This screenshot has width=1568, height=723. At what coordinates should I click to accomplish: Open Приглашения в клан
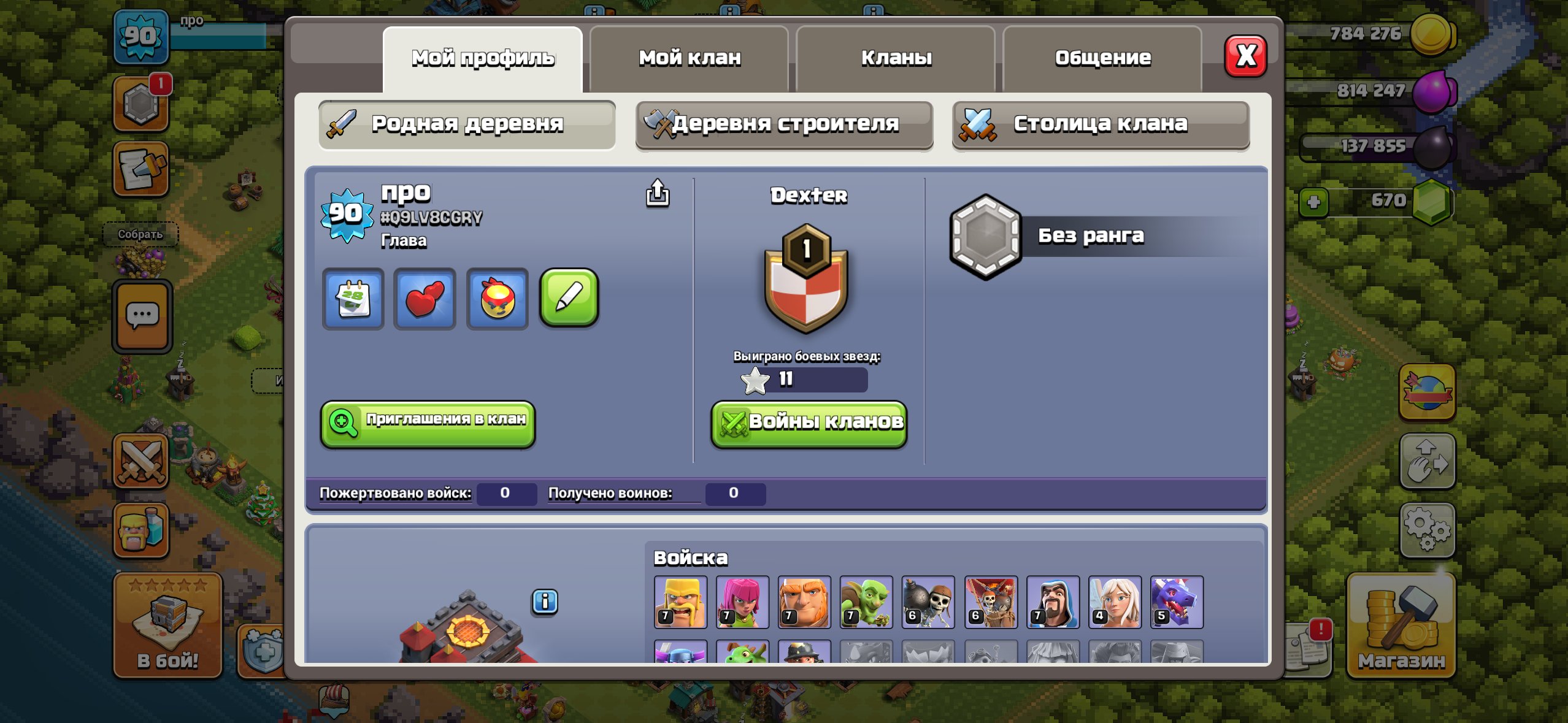(428, 423)
